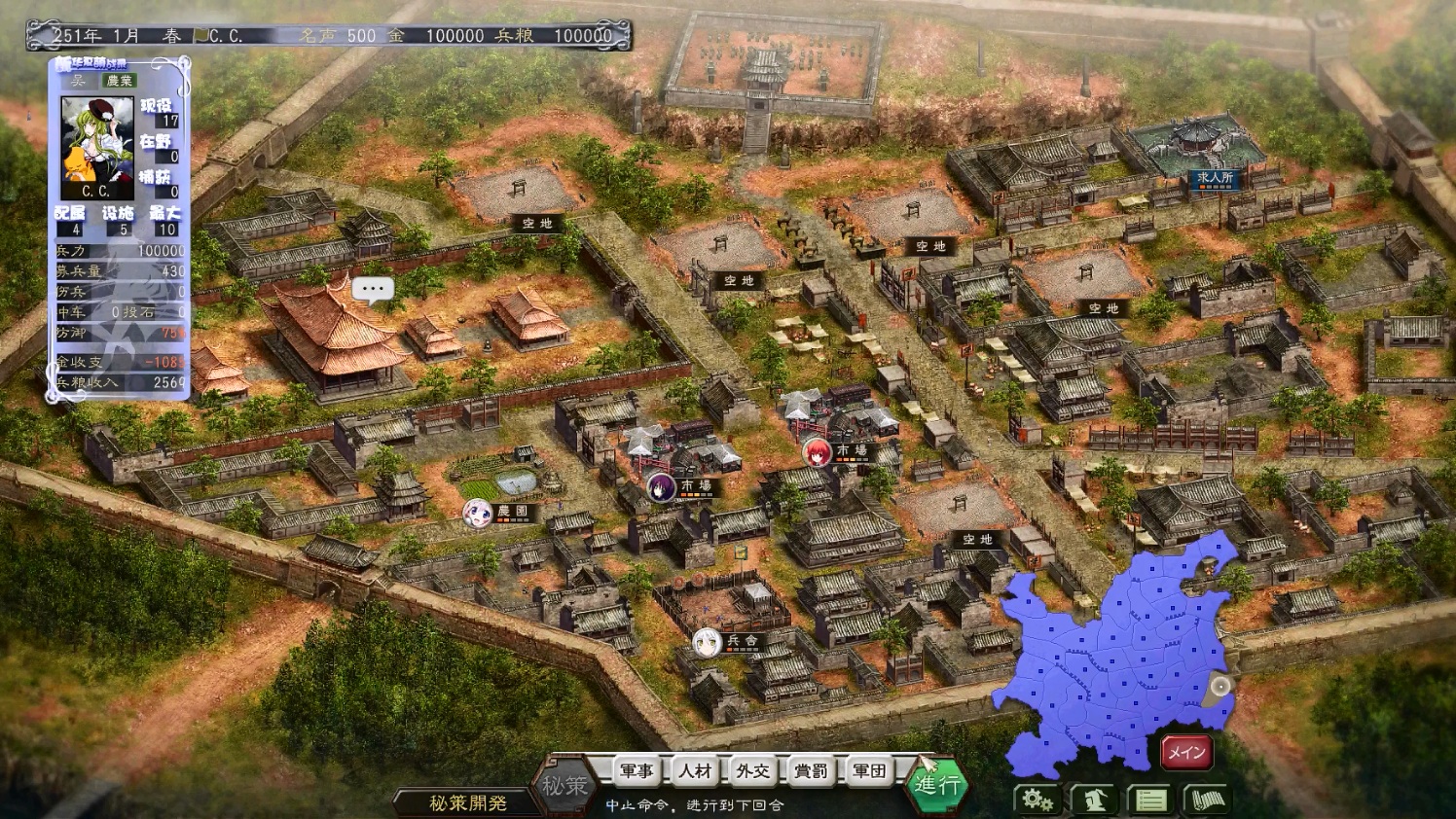Image resolution: width=1456 pixels, height=819 pixels.
Task: Click the red メイン button
Action: (1186, 752)
